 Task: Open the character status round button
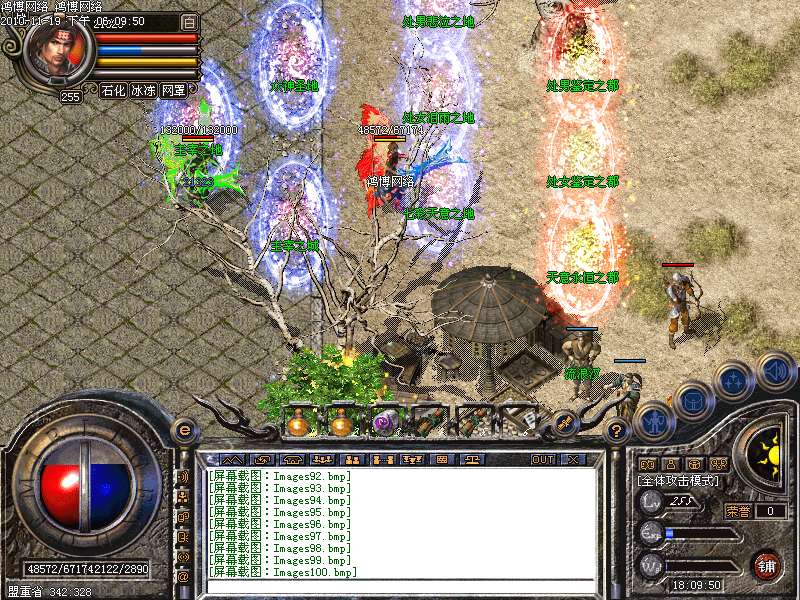point(655,421)
